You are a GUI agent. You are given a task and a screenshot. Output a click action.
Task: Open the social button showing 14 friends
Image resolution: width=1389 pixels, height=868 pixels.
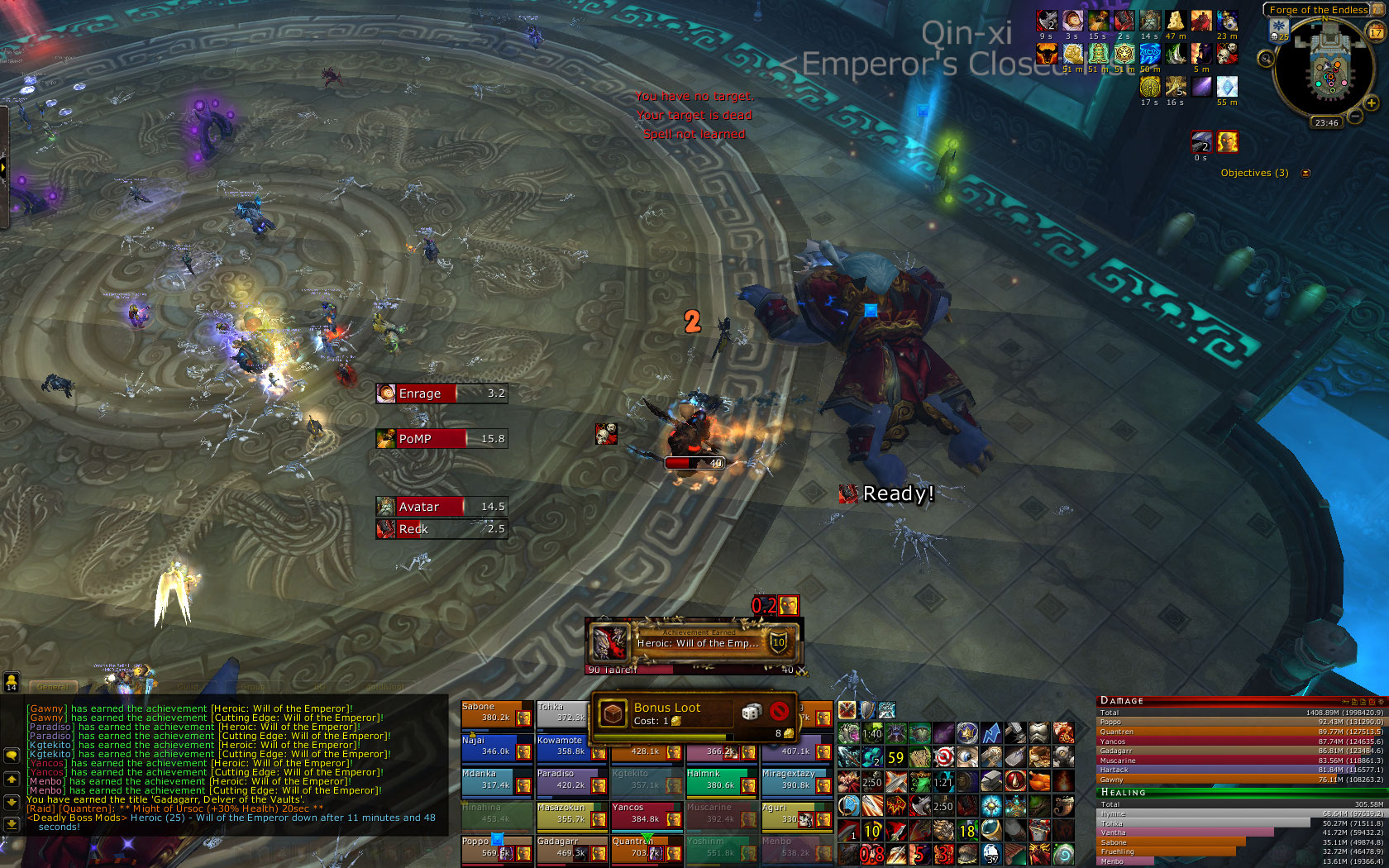[x=12, y=681]
